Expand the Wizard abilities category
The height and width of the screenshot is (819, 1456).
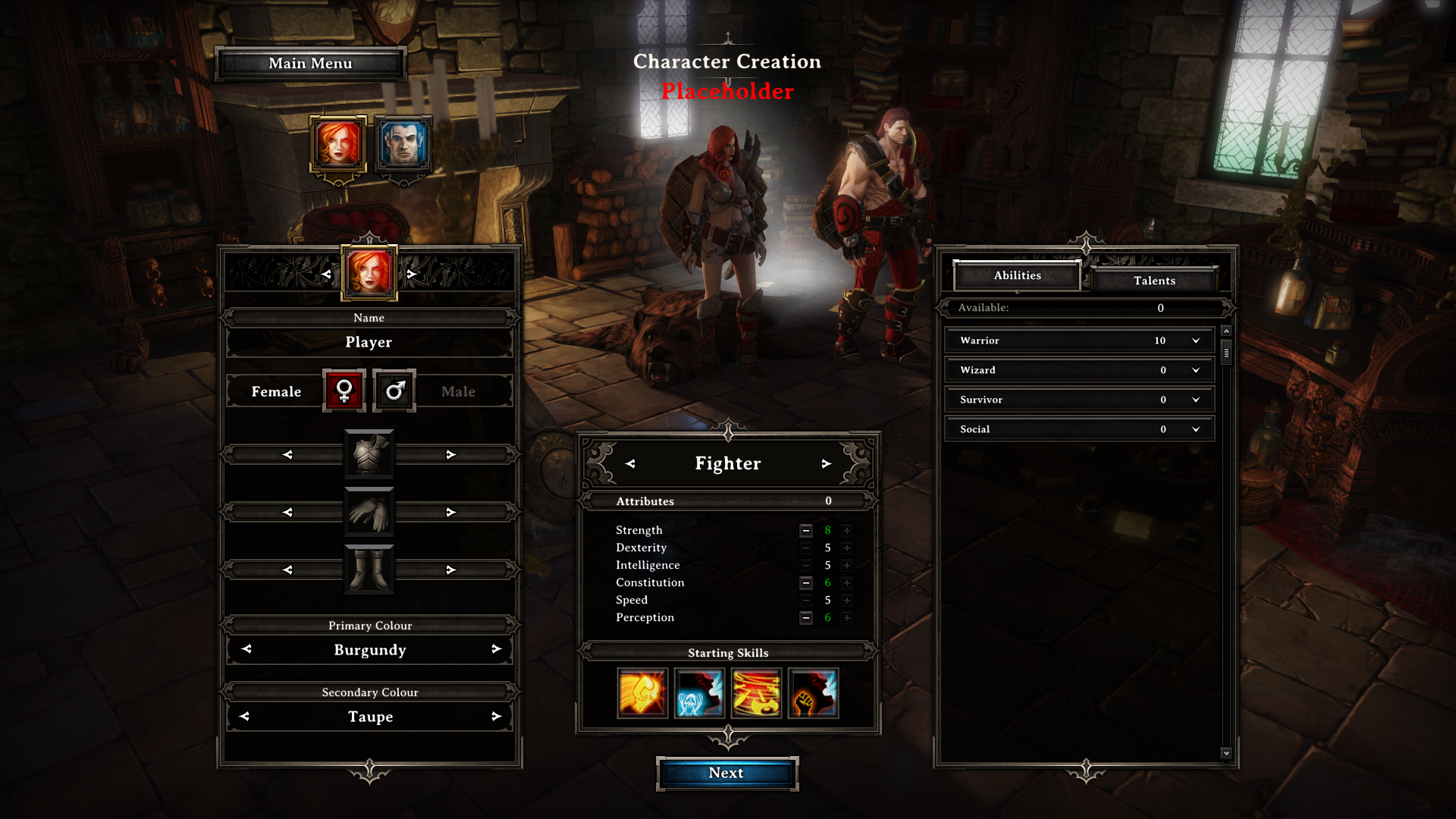[1196, 370]
